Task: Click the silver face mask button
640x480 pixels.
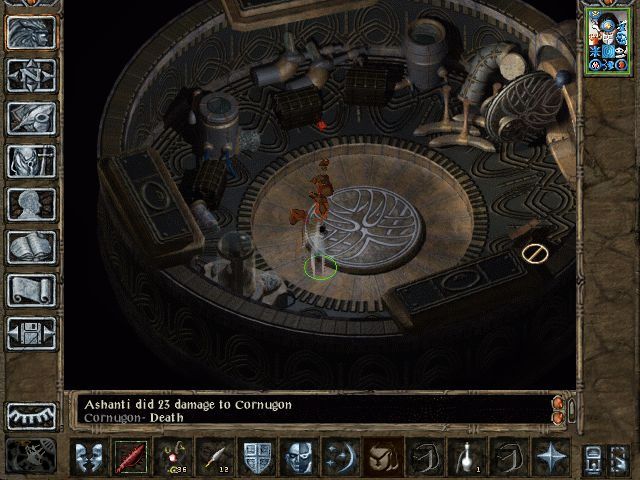Action: (x=298, y=457)
